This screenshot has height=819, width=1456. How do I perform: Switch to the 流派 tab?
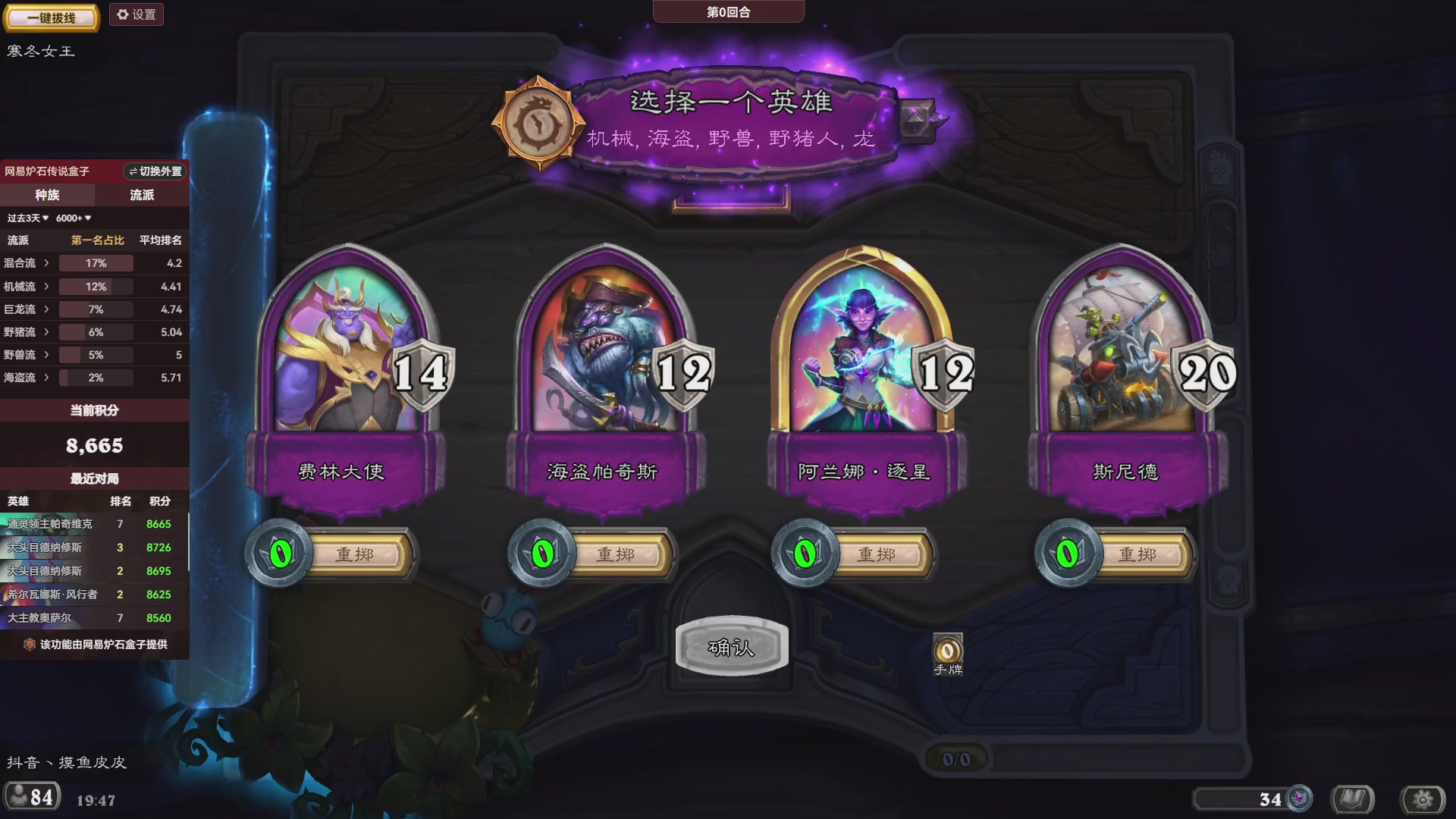click(142, 195)
